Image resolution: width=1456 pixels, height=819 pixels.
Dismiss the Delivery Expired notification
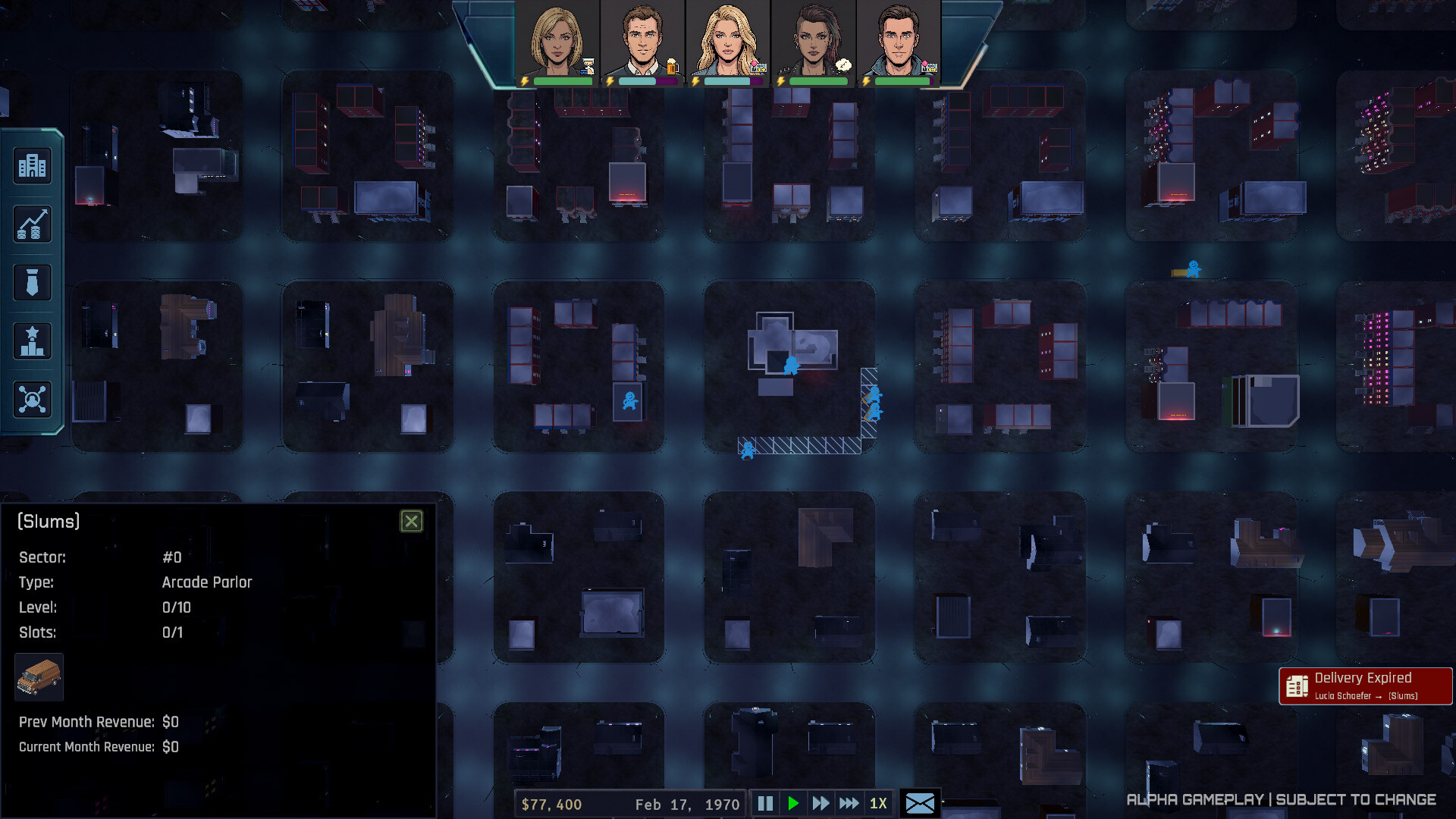coord(1365,684)
